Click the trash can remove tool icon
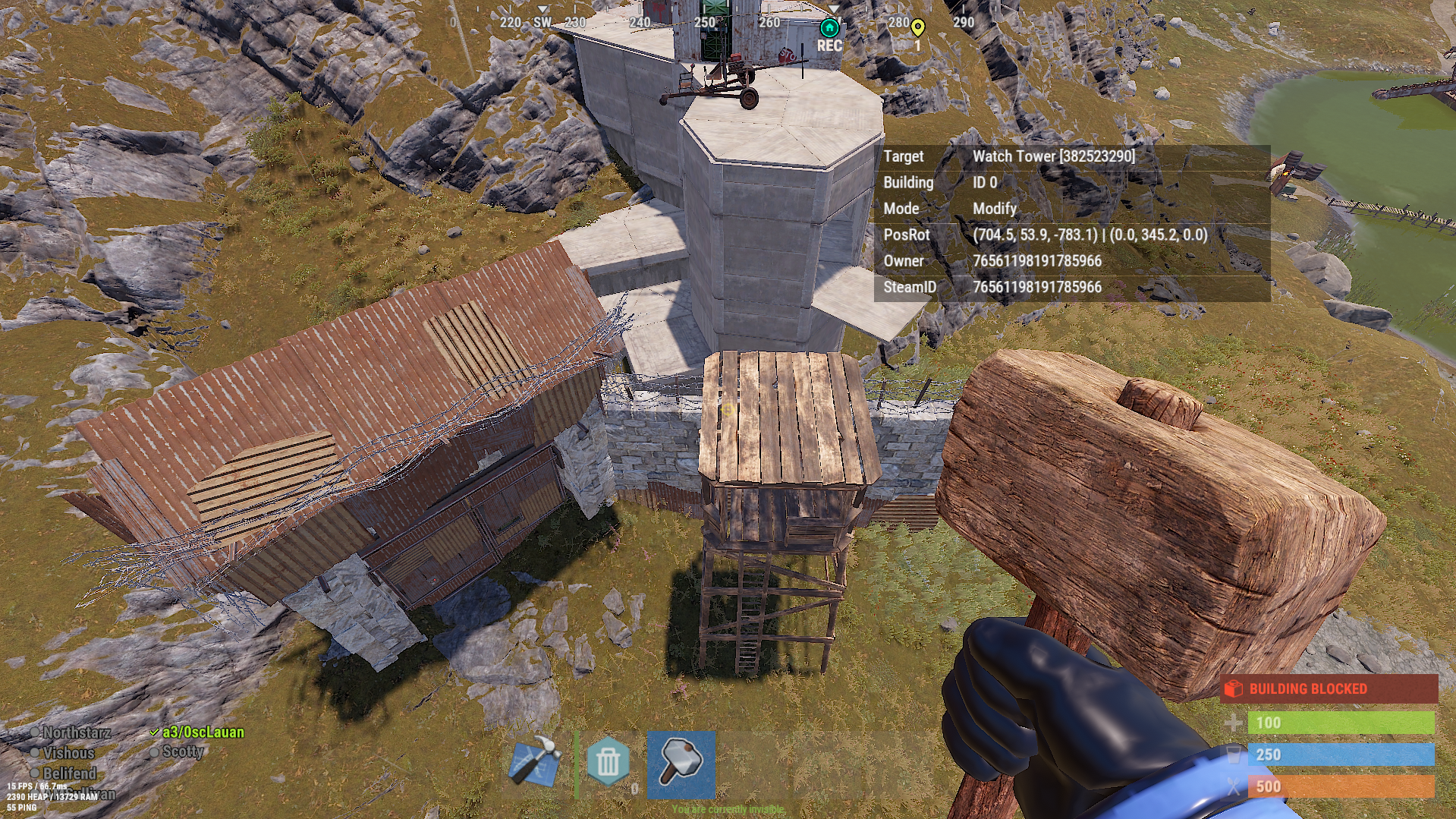Image resolution: width=1456 pixels, height=819 pixels. tap(607, 762)
